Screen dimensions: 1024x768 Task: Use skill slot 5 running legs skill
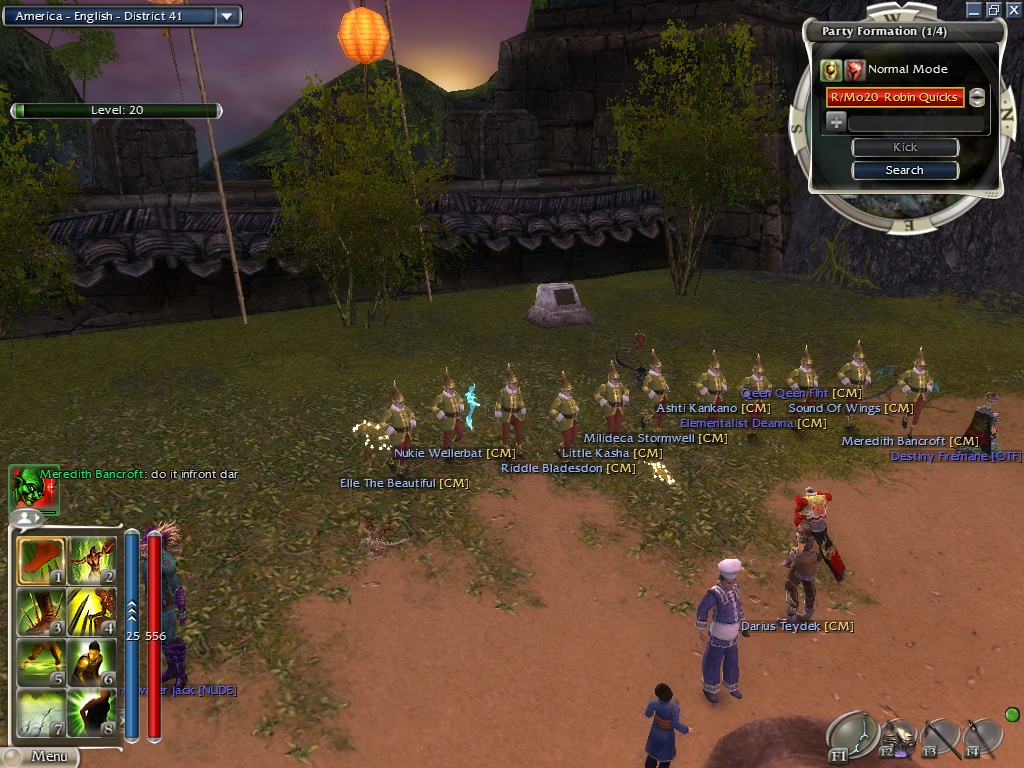pyautogui.click(x=41, y=663)
